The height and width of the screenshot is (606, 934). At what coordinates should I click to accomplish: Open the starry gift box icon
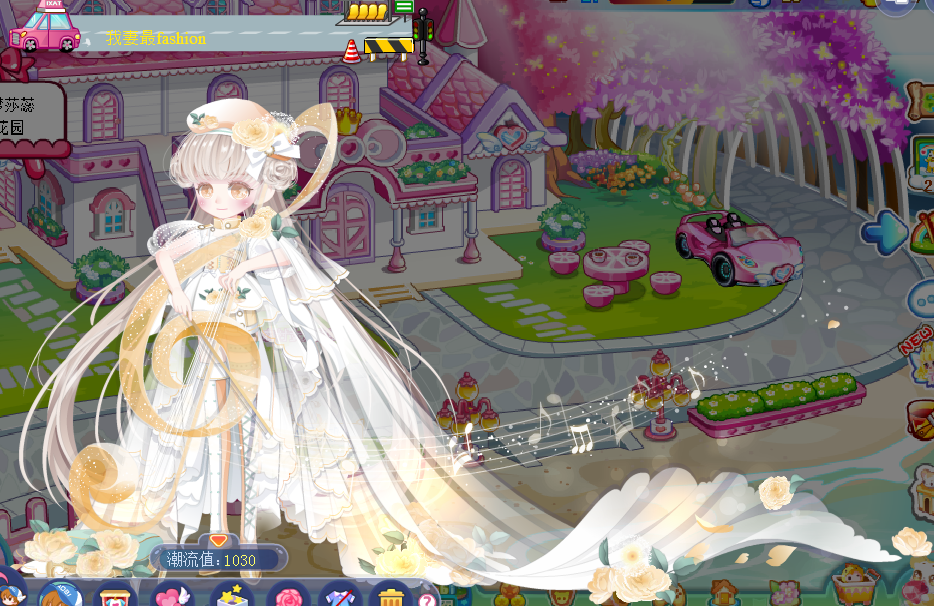click(x=229, y=596)
